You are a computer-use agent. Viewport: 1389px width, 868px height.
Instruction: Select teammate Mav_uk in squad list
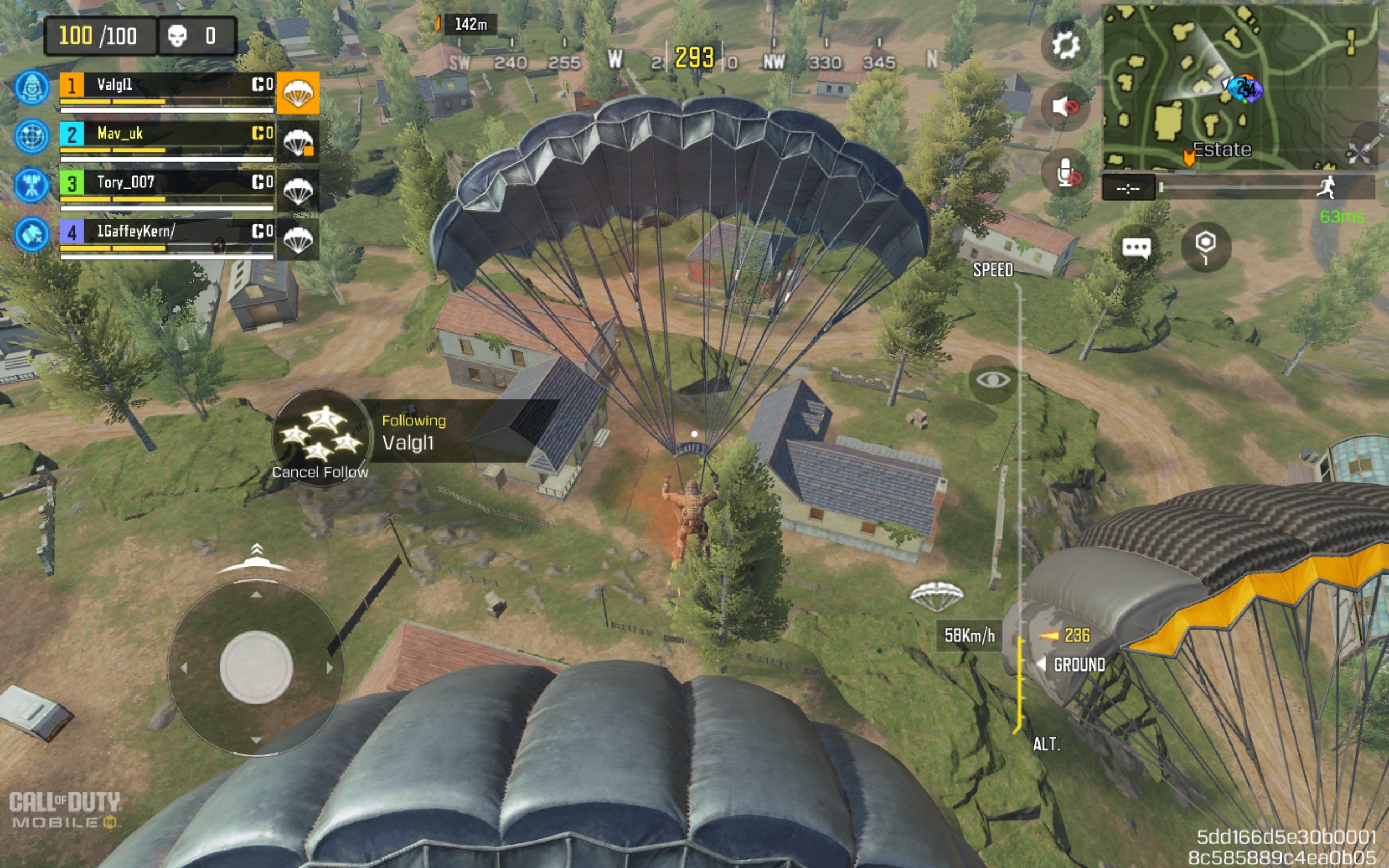(167, 135)
